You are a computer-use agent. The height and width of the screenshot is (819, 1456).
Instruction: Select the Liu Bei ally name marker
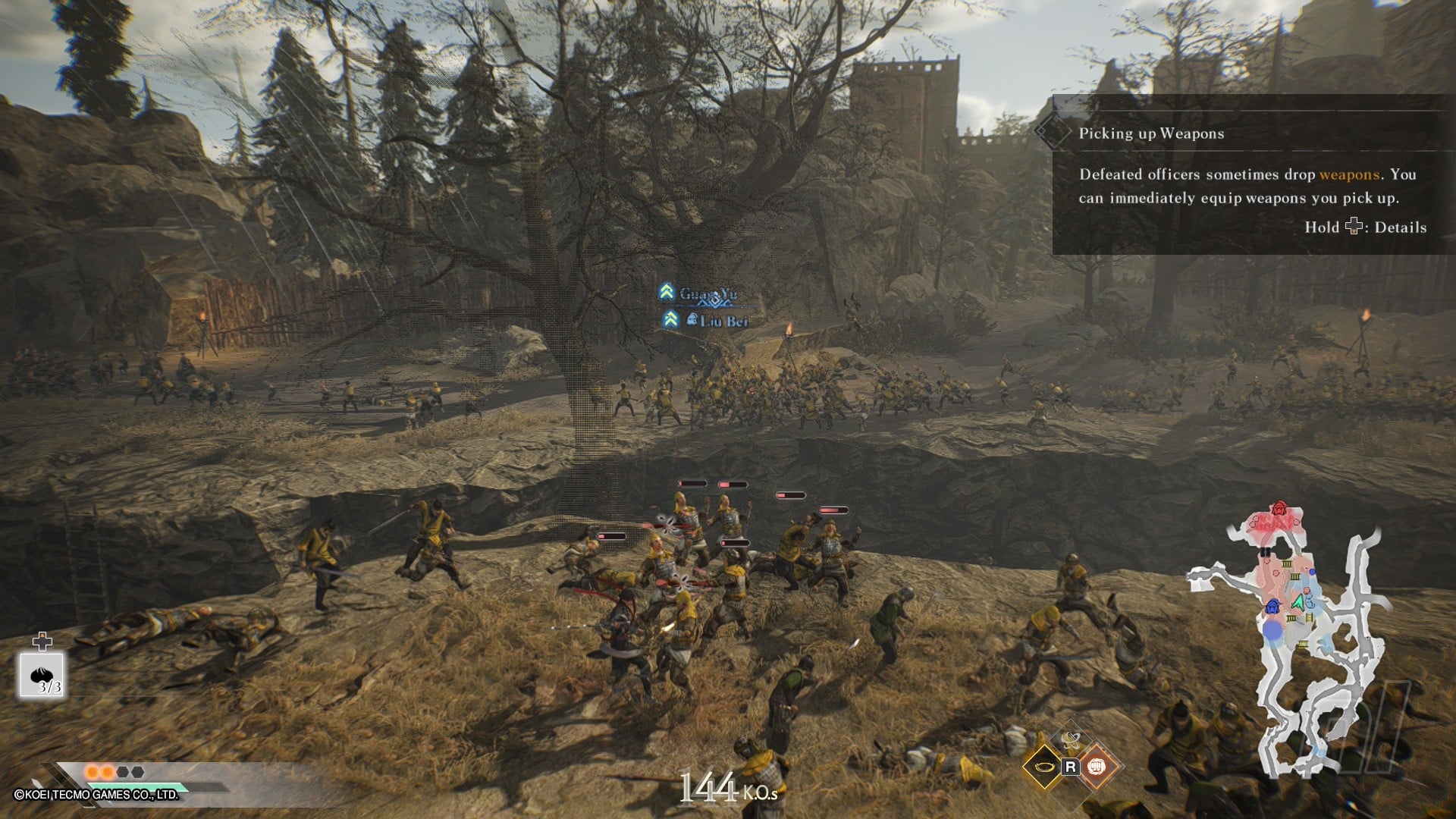722,321
